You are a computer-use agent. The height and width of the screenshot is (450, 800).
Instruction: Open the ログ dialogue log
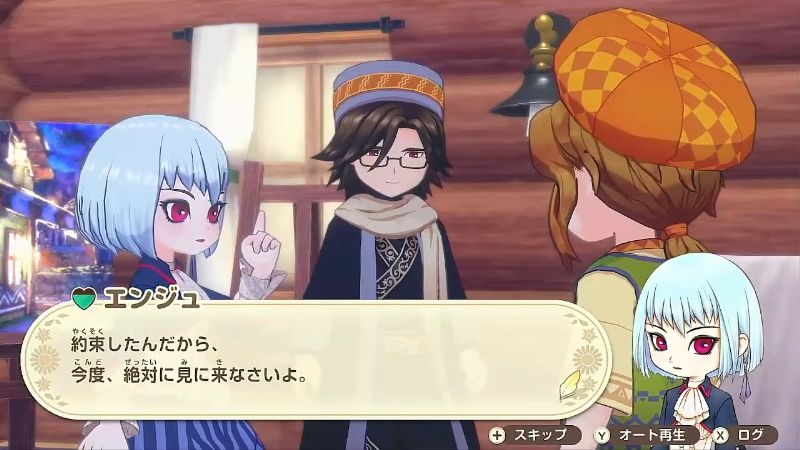(744, 434)
